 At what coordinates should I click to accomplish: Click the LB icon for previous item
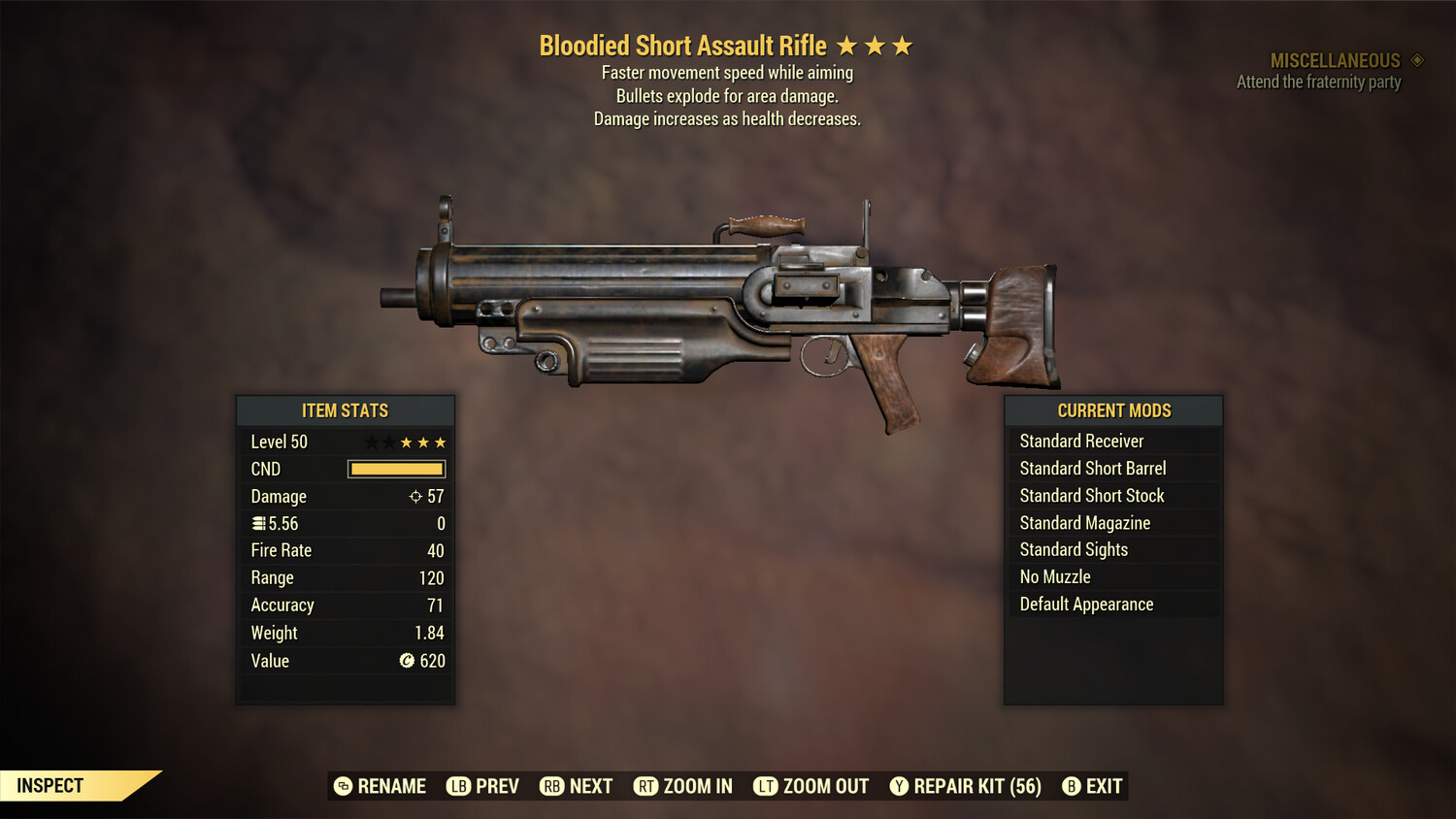coord(456,786)
